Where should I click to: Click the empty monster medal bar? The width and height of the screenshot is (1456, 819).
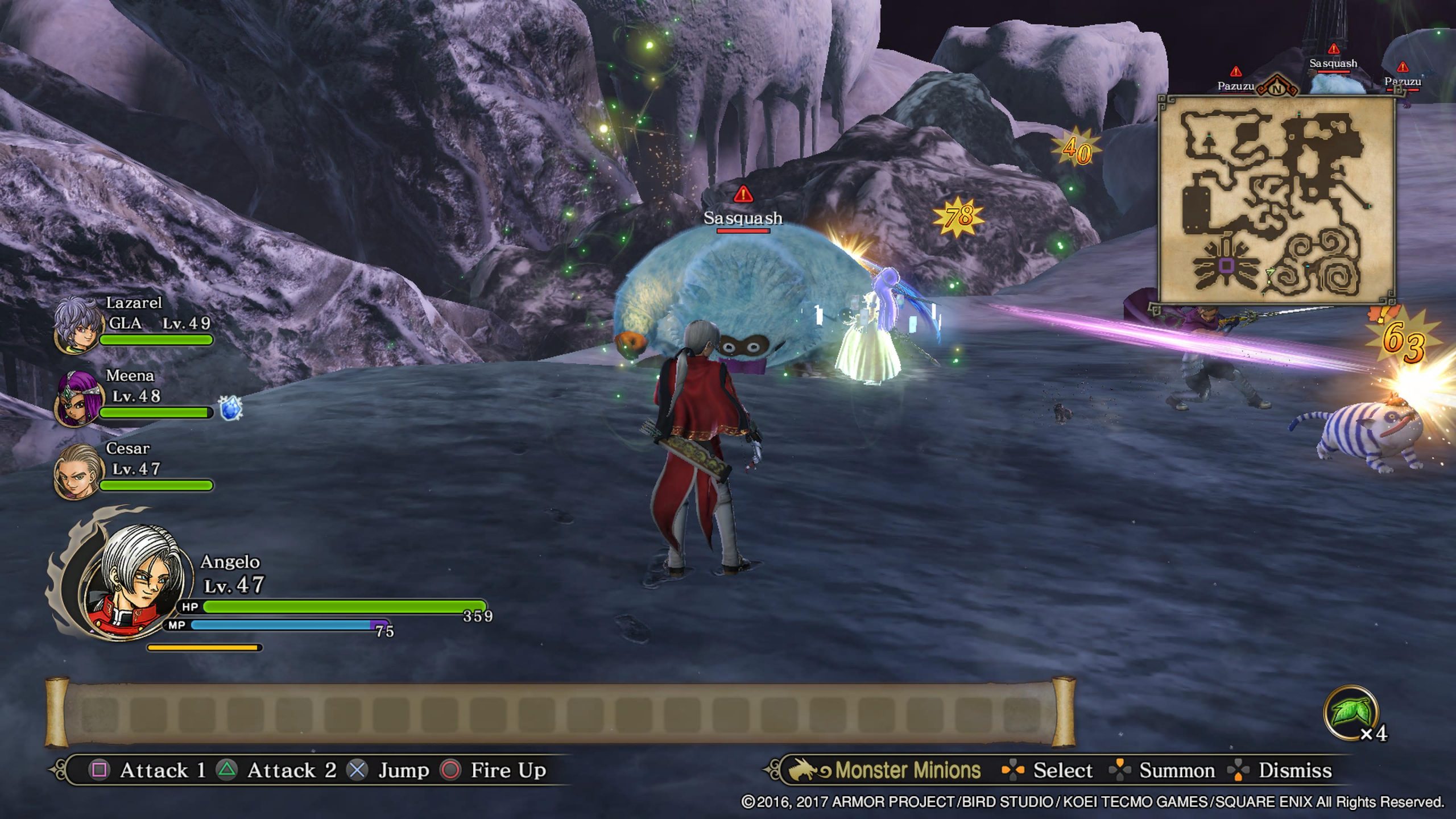pos(560,712)
